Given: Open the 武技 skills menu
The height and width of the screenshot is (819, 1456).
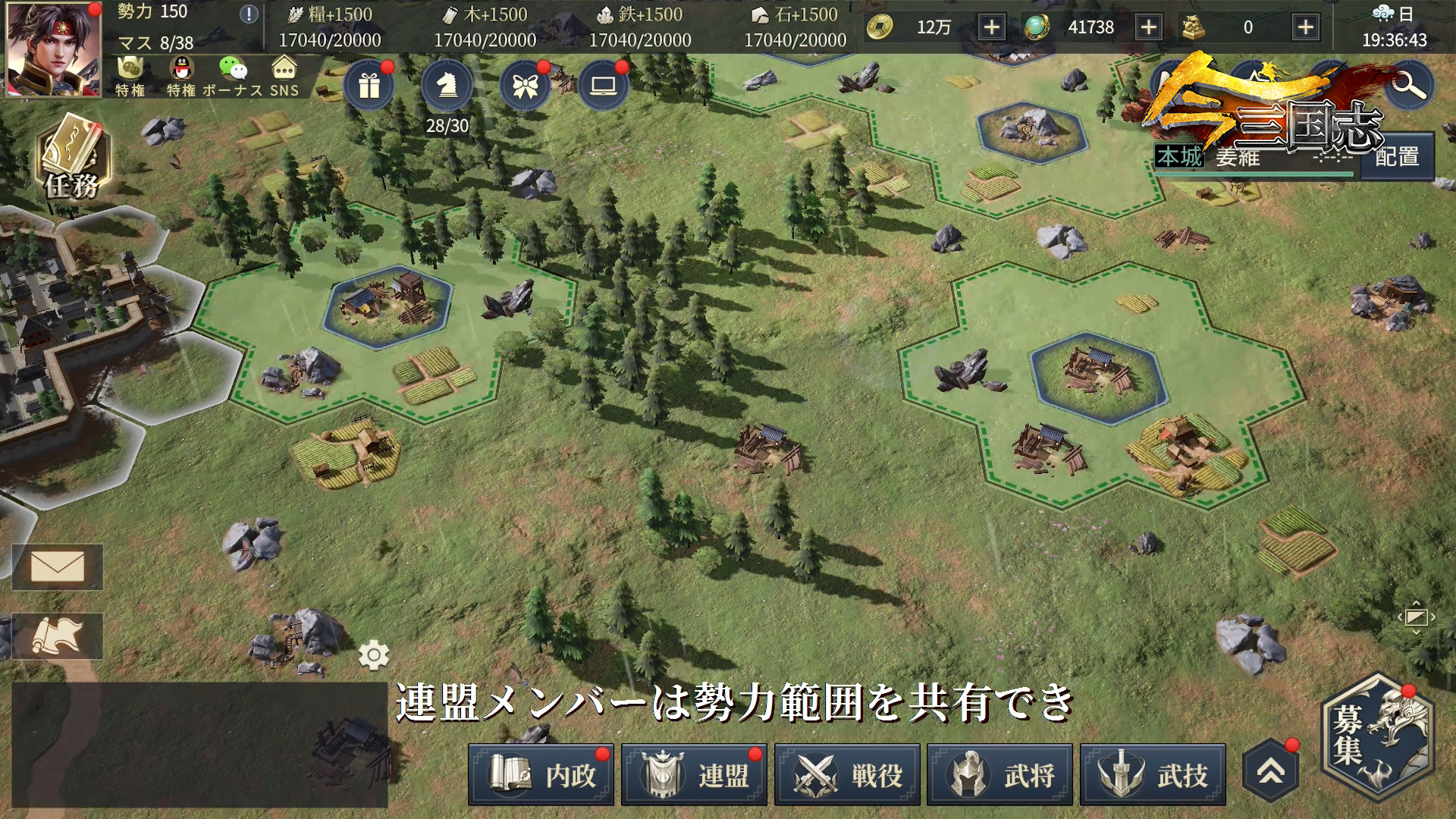Looking at the screenshot, I should (x=1153, y=774).
